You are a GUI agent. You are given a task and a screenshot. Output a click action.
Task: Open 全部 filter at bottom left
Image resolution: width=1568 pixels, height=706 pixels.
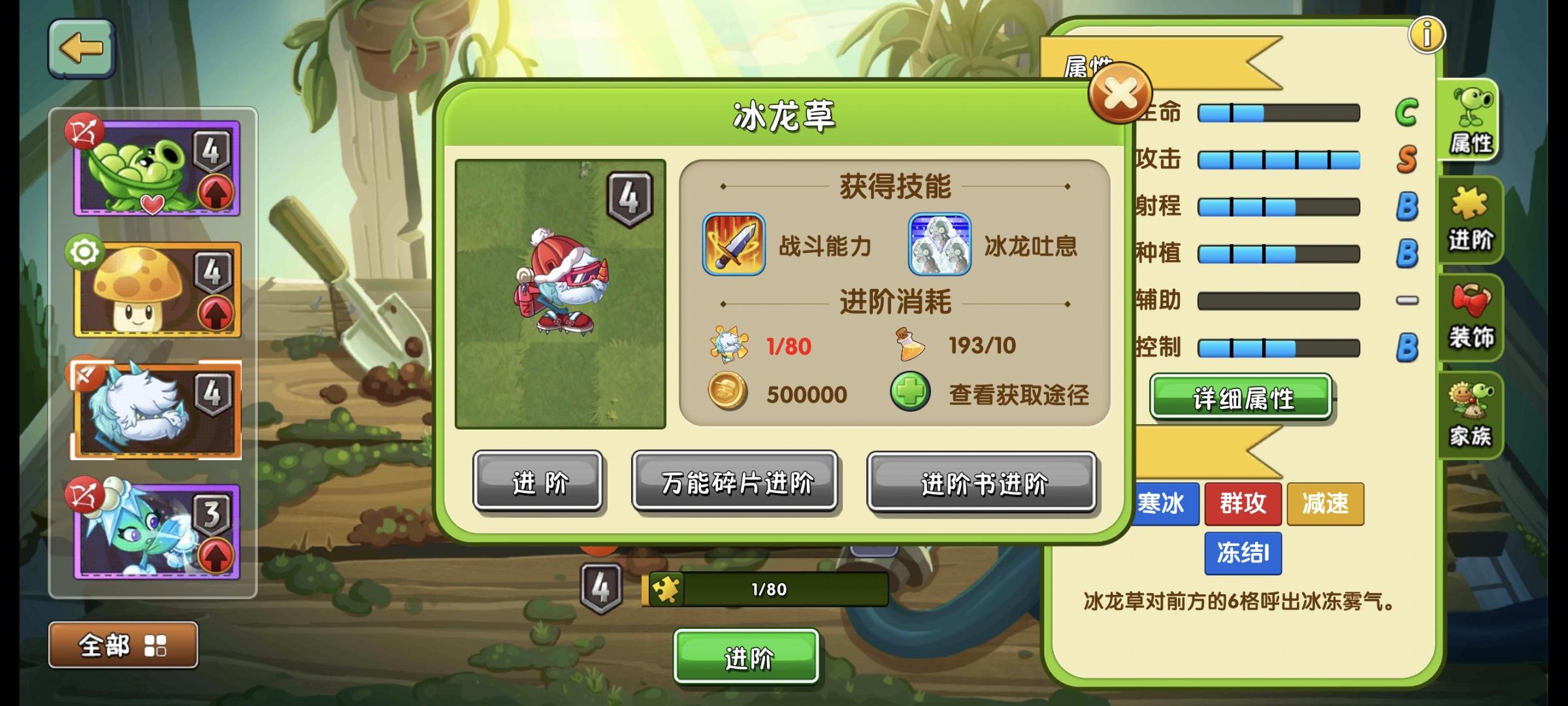click(123, 645)
